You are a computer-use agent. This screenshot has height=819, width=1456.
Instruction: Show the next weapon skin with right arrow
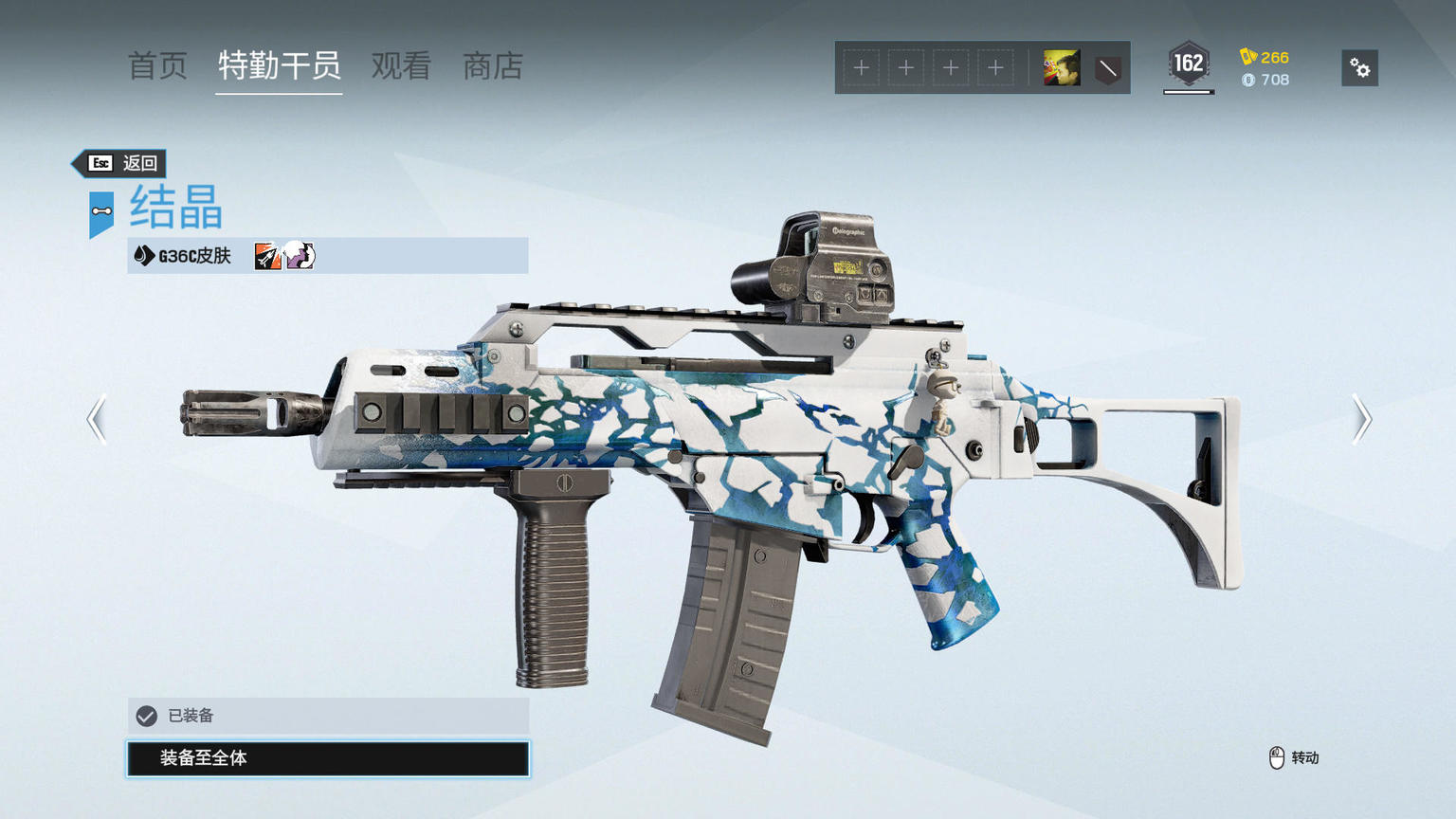(x=1361, y=419)
